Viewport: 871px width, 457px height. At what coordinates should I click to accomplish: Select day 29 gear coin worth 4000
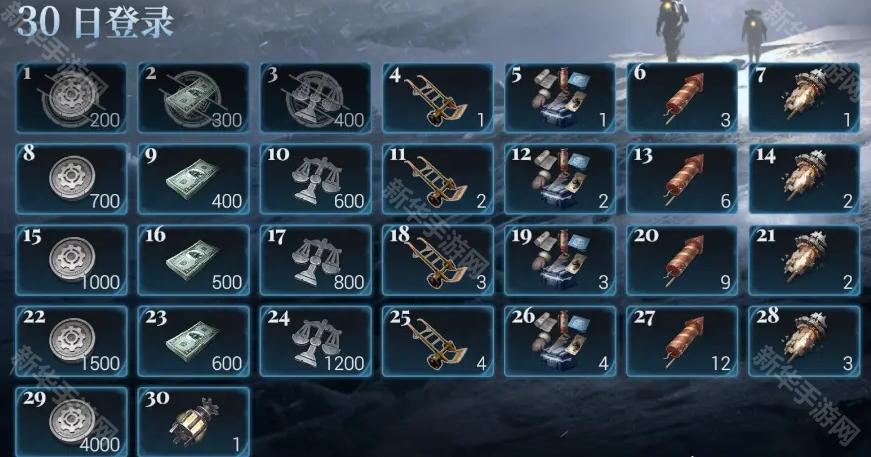point(72,422)
